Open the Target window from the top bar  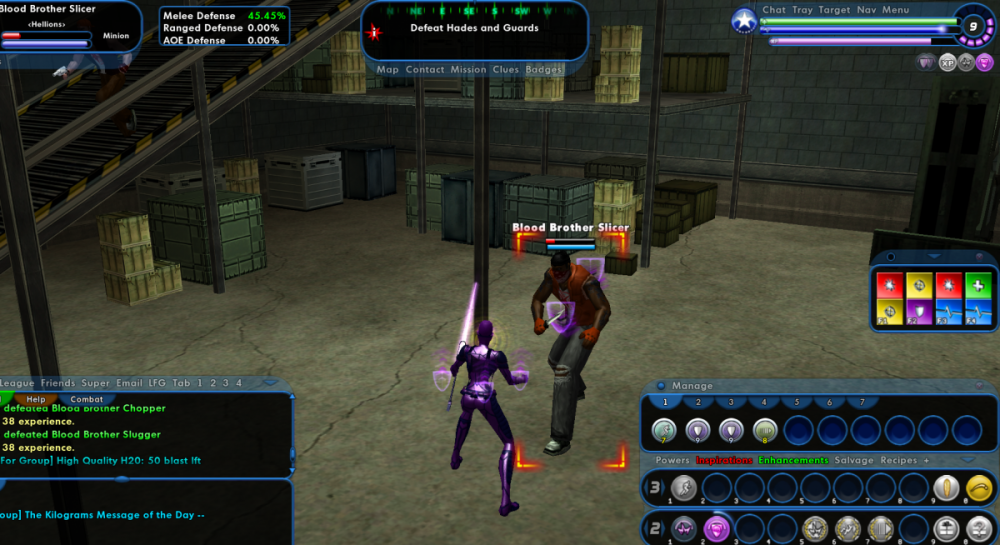click(834, 10)
